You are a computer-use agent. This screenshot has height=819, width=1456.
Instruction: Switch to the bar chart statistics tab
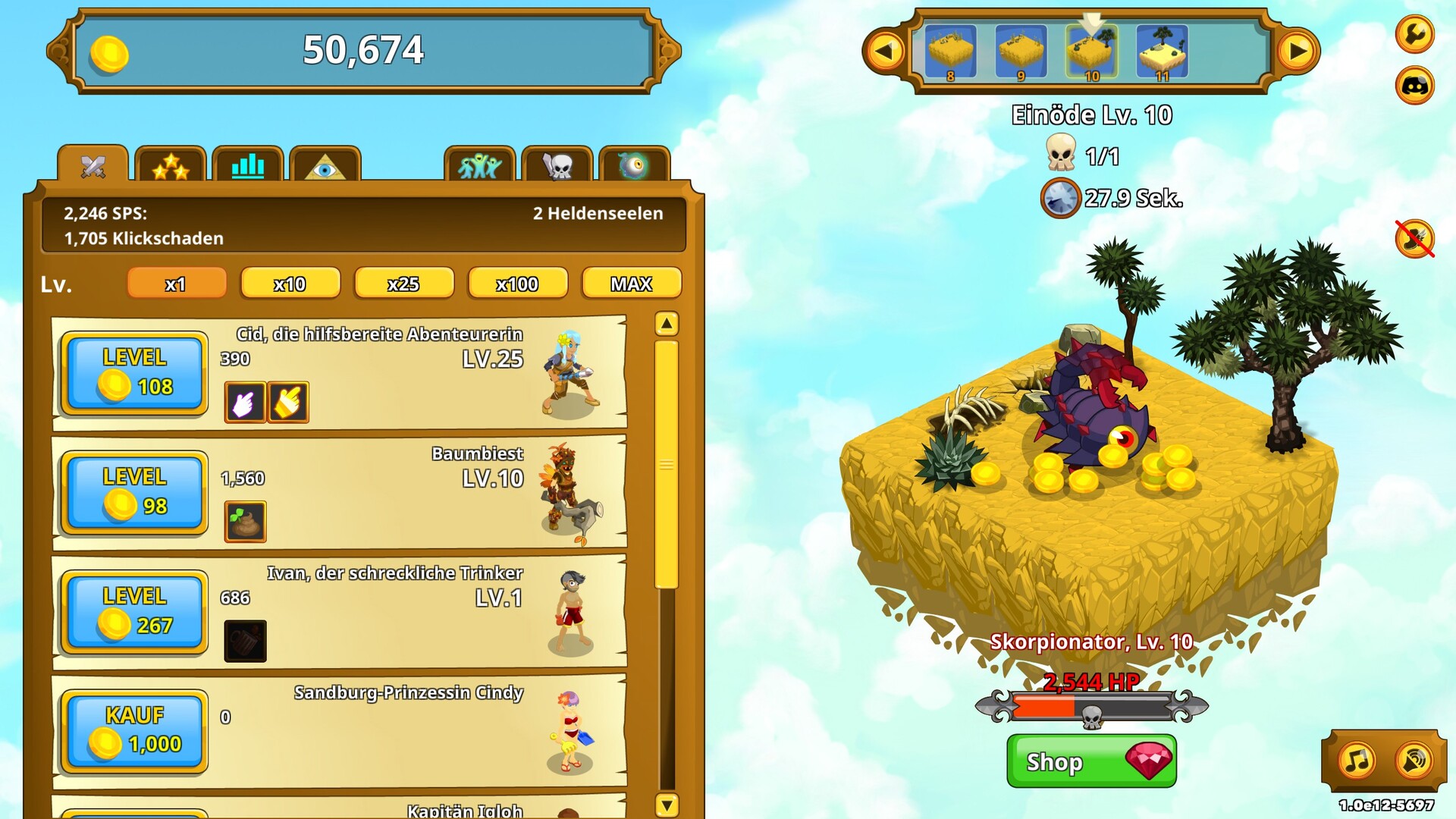pyautogui.click(x=248, y=165)
